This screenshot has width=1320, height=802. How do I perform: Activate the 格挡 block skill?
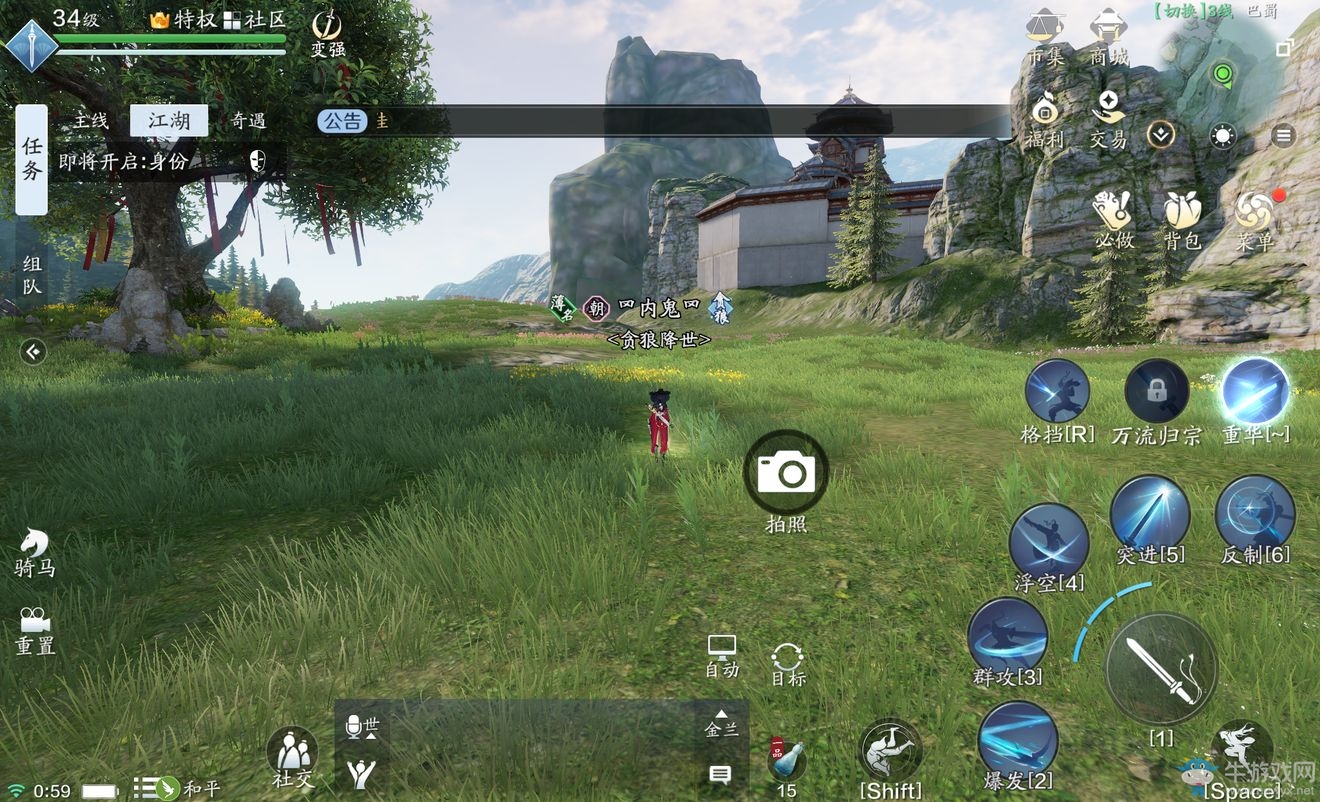(1057, 392)
